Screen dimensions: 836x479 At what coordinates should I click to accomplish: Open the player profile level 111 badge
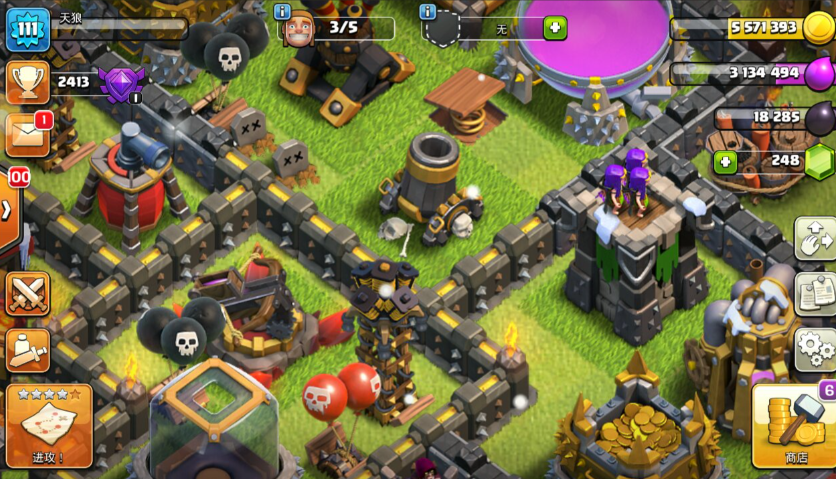(27, 29)
